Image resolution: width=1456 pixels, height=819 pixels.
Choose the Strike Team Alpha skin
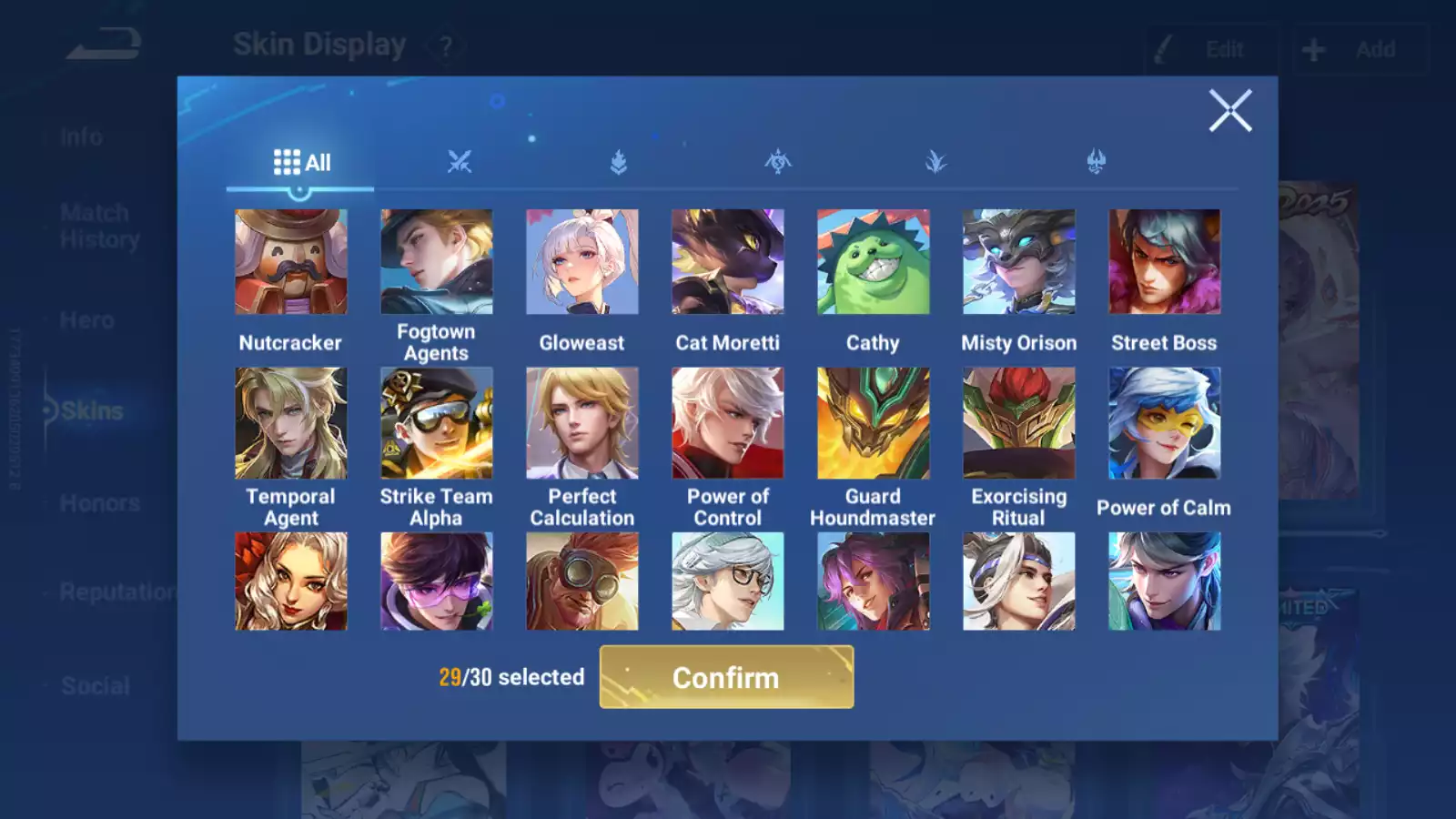coord(437,423)
